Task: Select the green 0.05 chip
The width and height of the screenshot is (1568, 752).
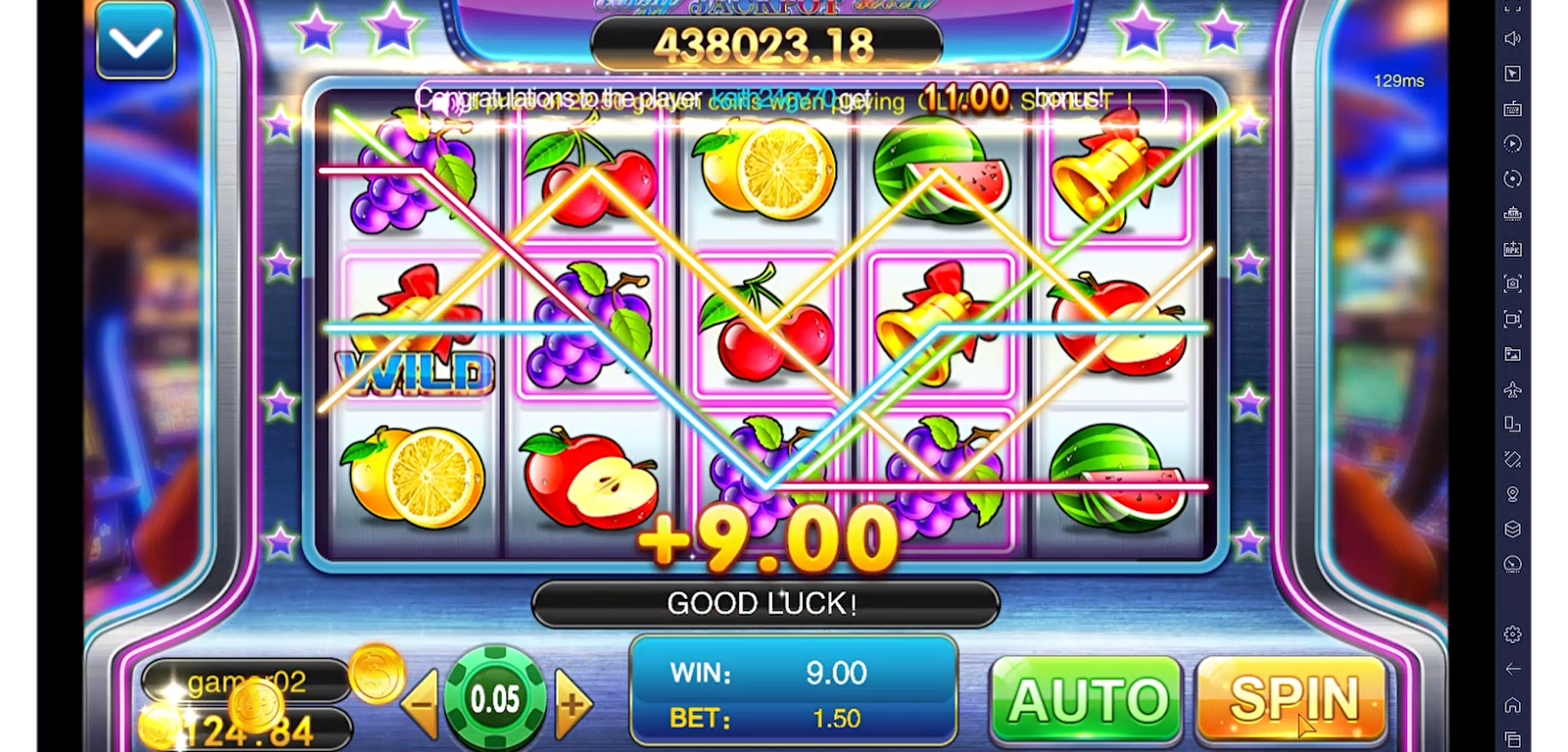Action: [495, 699]
